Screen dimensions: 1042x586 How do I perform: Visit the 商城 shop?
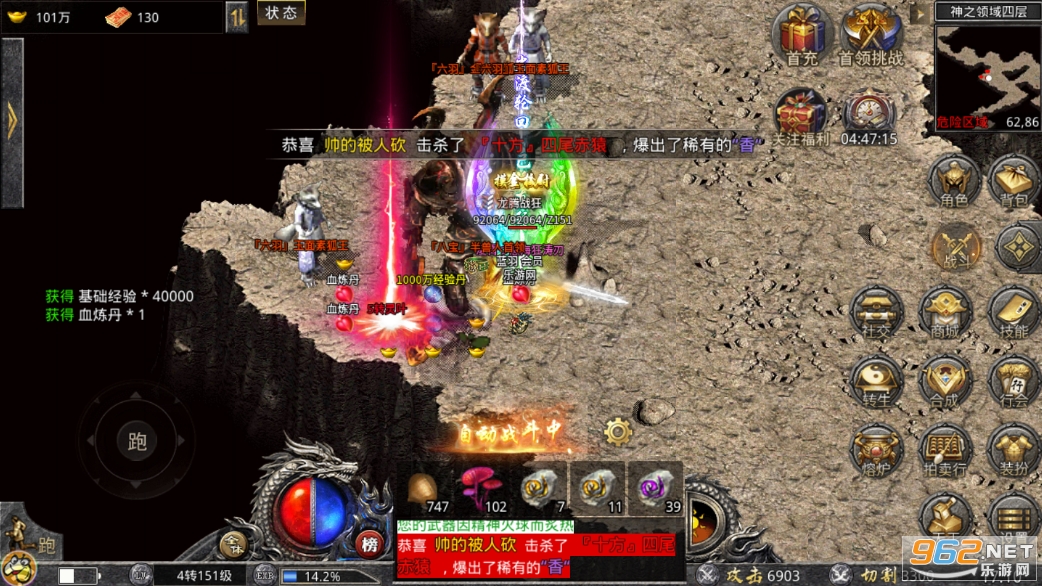pyautogui.click(x=945, y=312)
